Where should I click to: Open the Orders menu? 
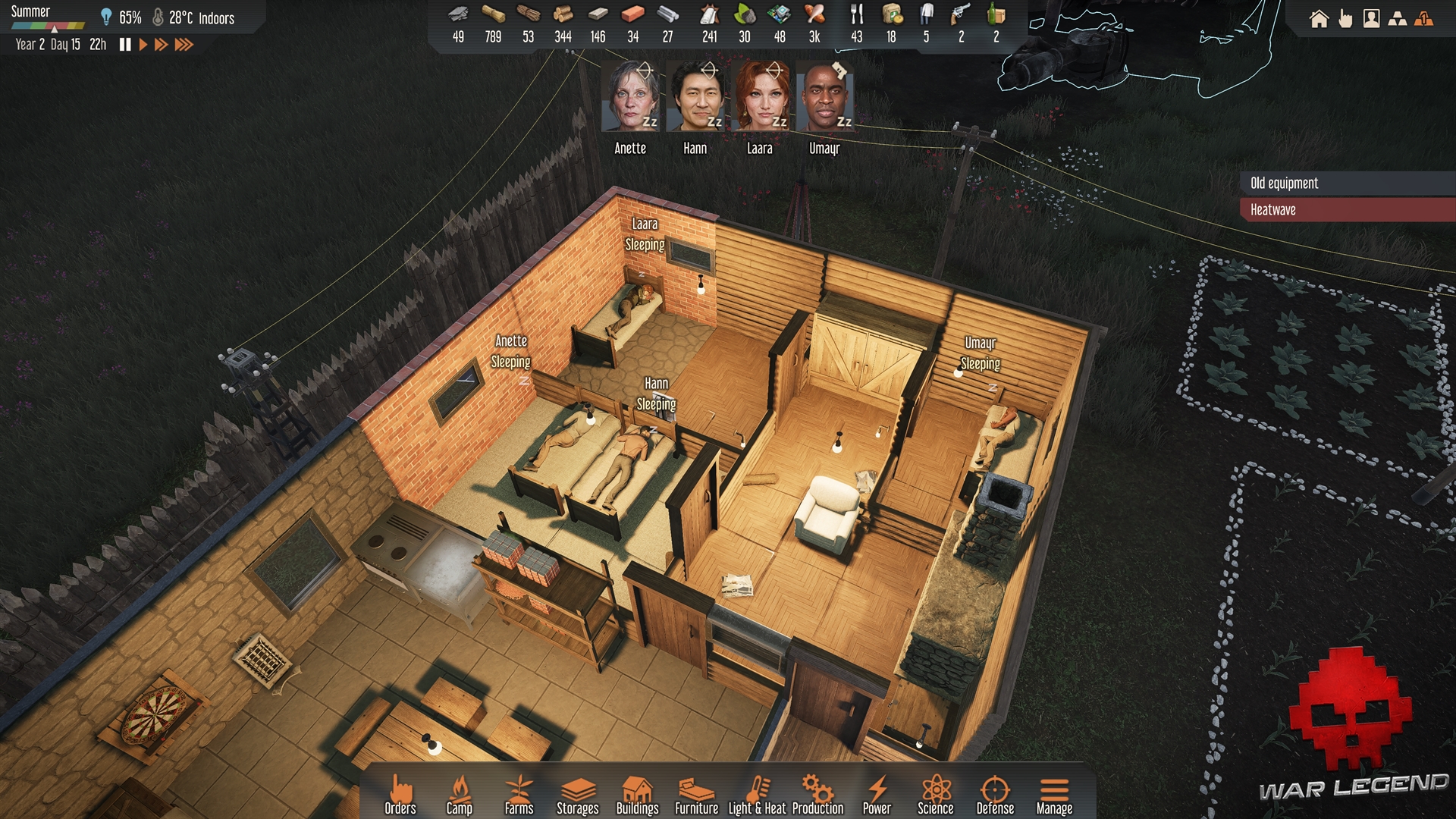[400, 795]
